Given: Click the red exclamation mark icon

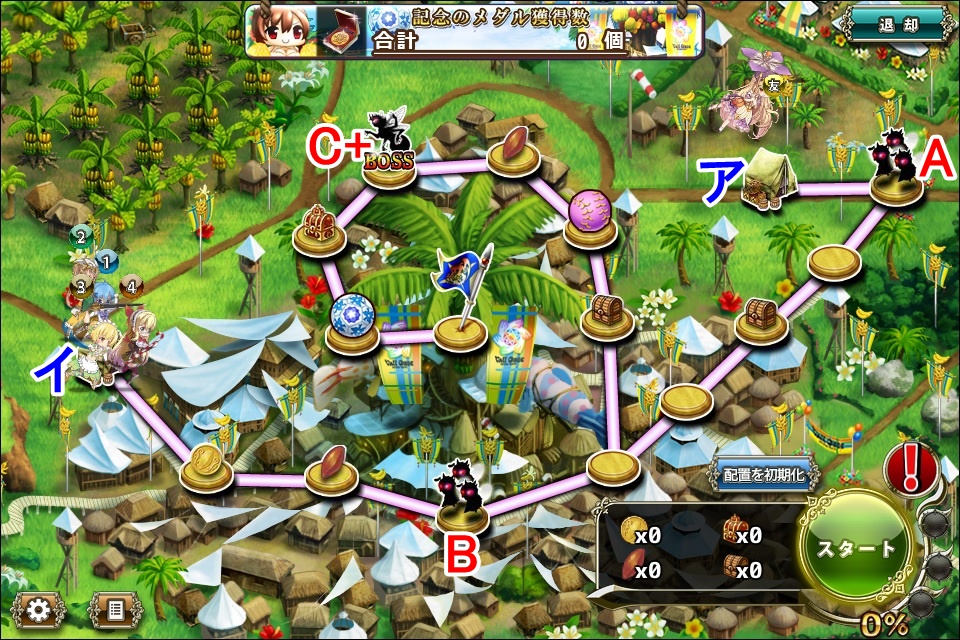Looking at the screenshot, I should point(911,468).
